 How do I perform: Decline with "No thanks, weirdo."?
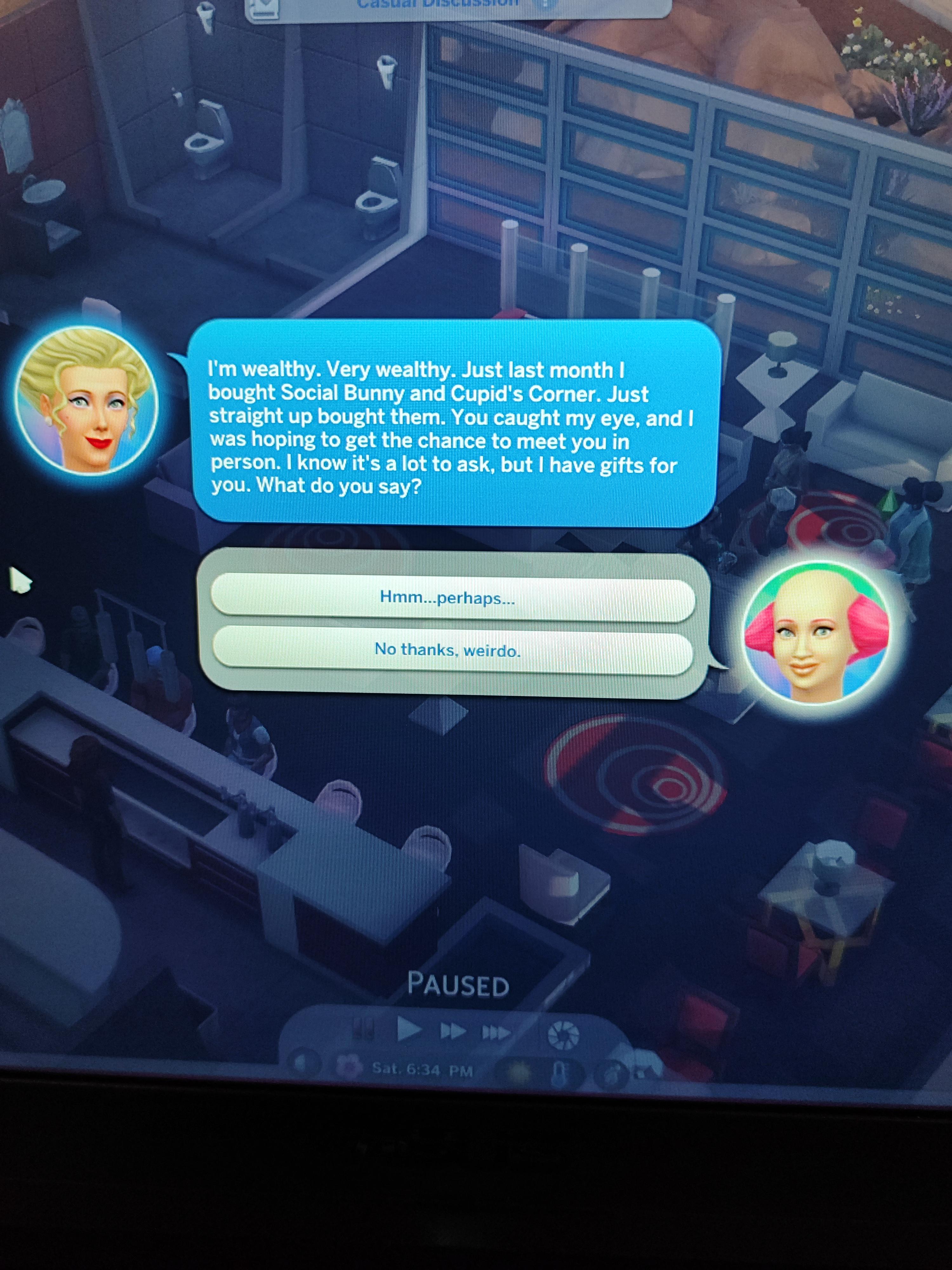452,651
